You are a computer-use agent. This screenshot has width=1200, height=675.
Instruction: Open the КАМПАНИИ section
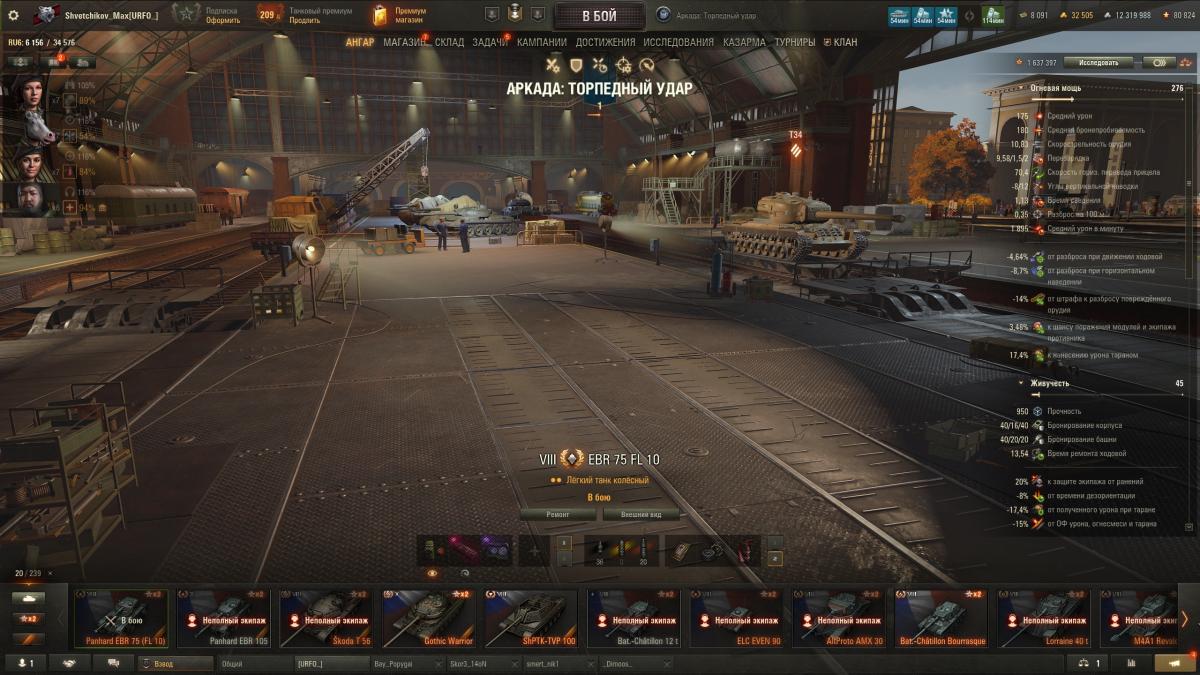point(542,42)
